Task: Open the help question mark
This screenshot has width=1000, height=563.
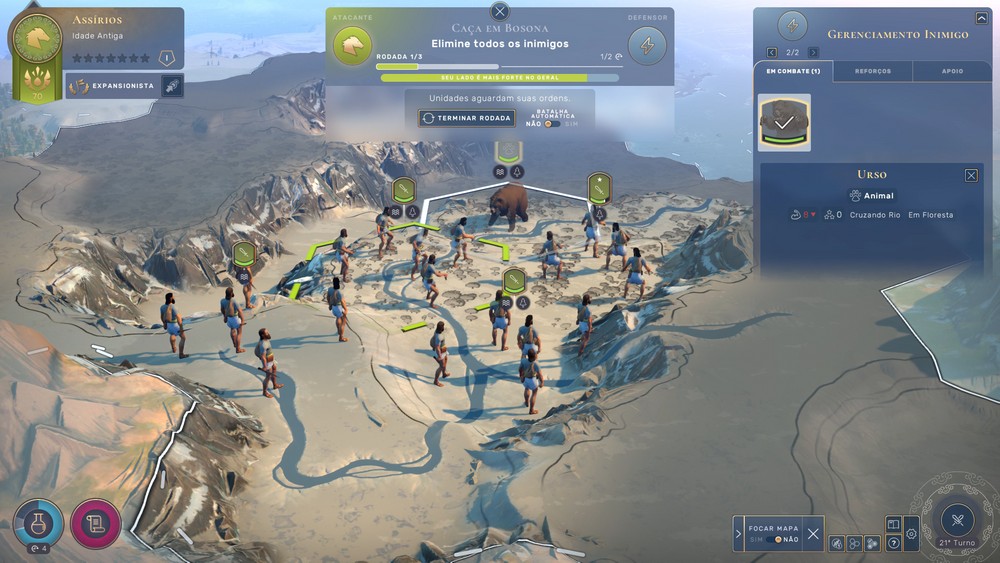Action: pos(894,543)
